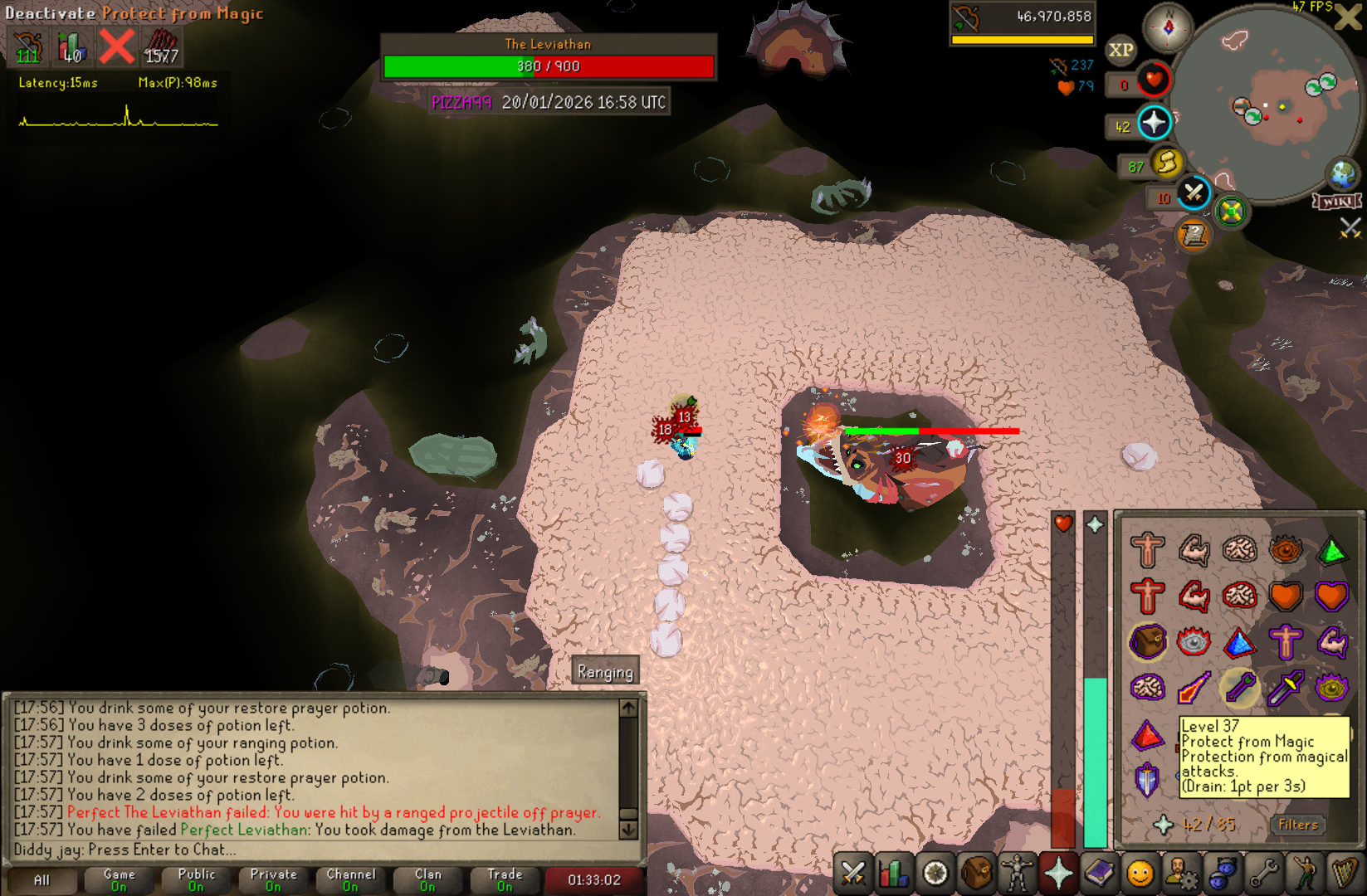The width and height of the screenshot is (1367, 896).
Task: Click the special attack crossed-swords orb
Action: pos(1194,194)
